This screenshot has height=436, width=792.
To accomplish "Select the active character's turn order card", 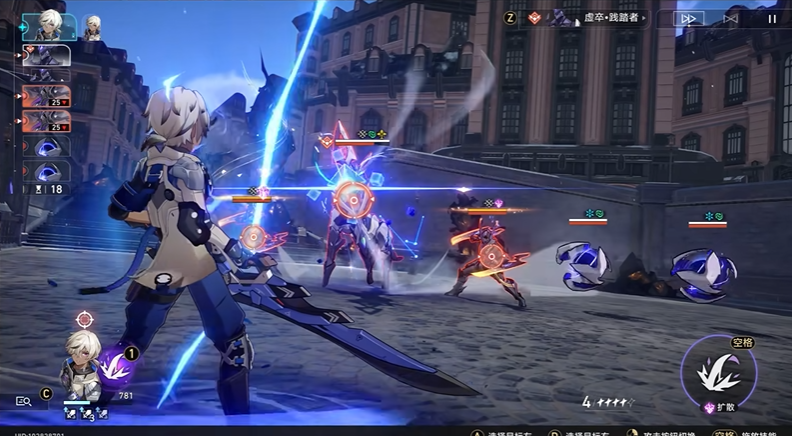I will click(49, 26).
